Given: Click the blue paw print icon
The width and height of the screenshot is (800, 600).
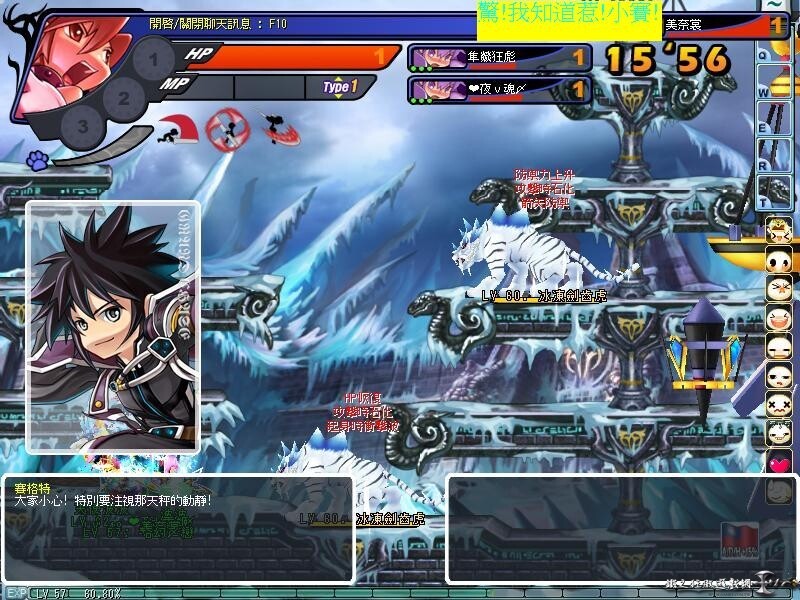Looking at the screenshot, I should click(38, 159).
